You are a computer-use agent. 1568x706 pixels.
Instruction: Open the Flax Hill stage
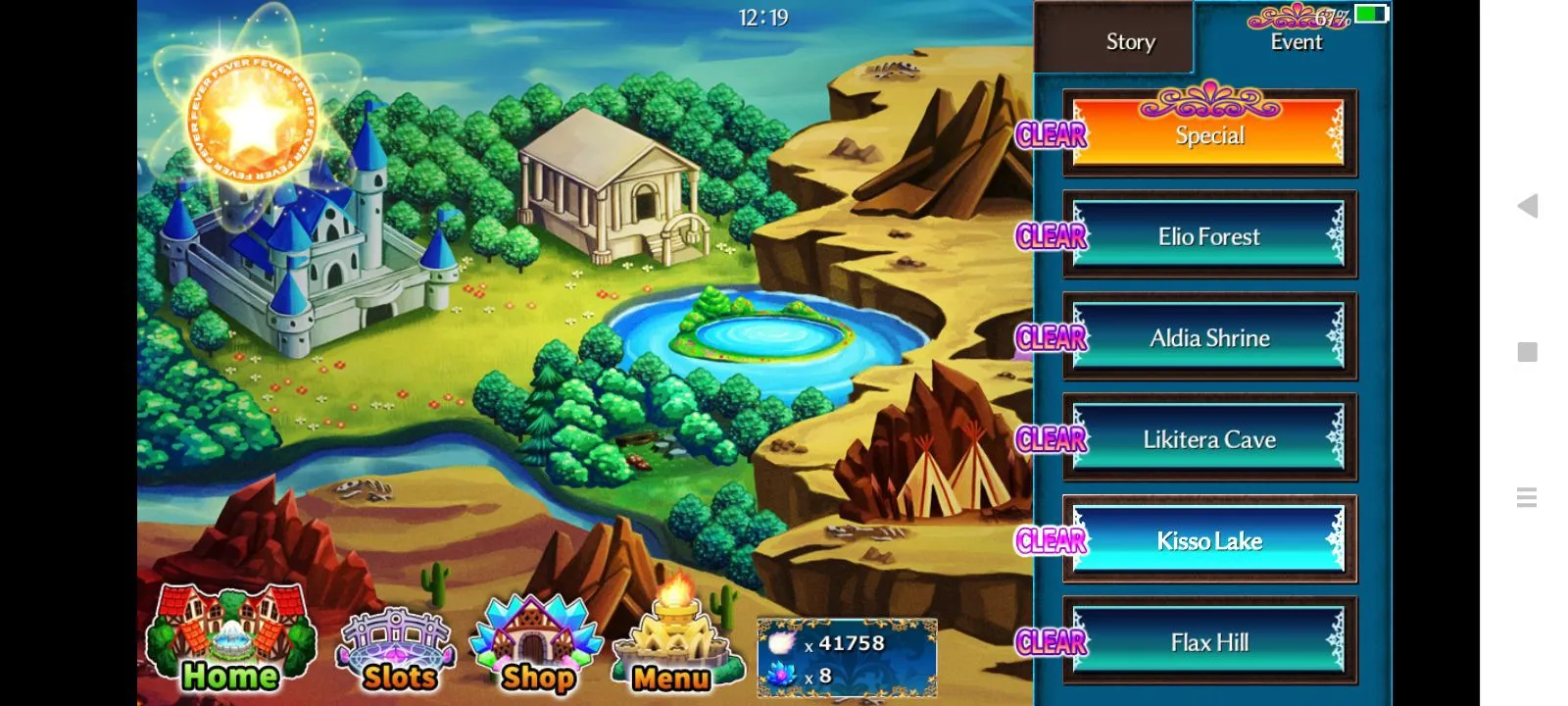tap(1209, 642)
